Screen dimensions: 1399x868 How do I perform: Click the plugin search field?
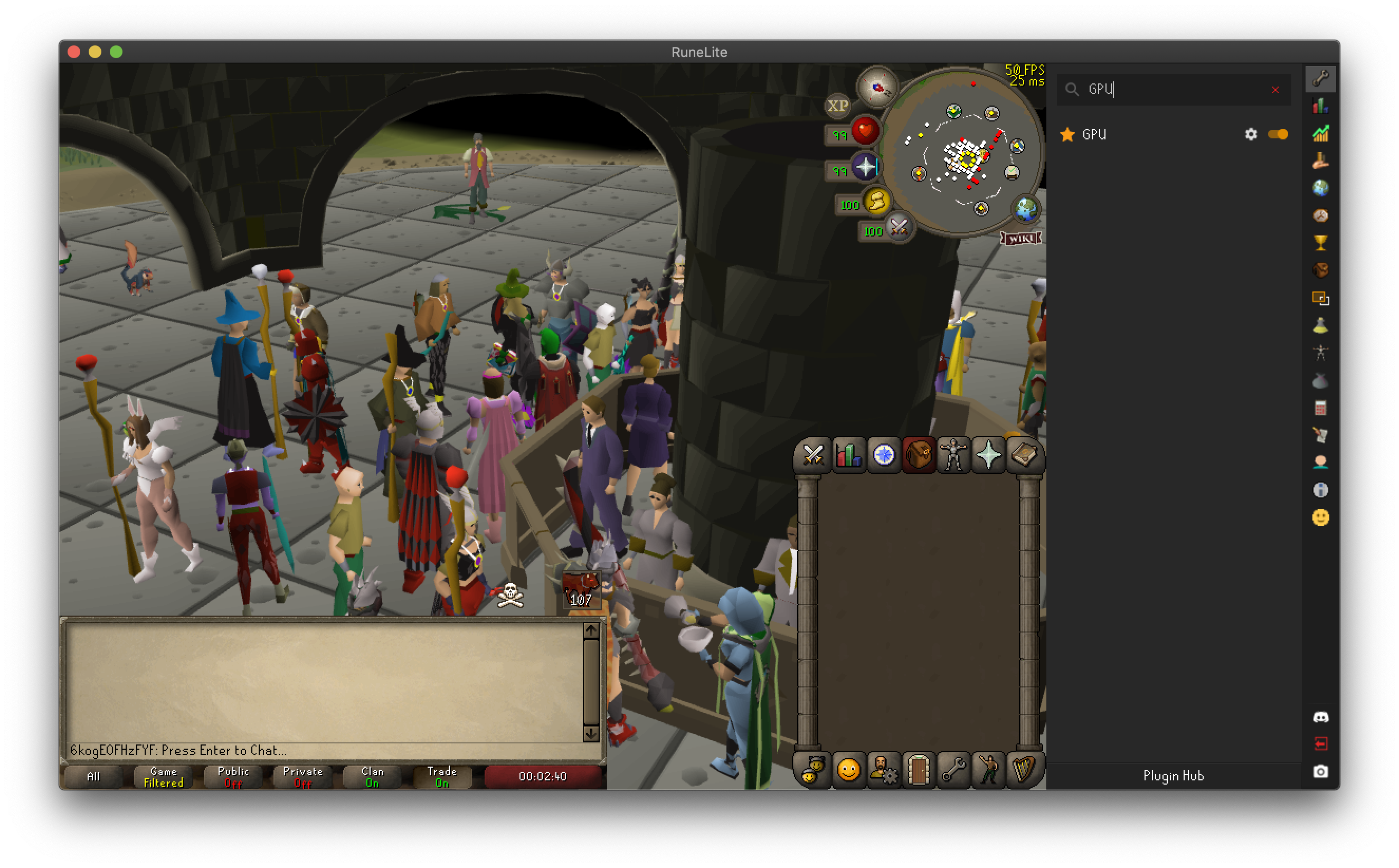point(1170,90)
